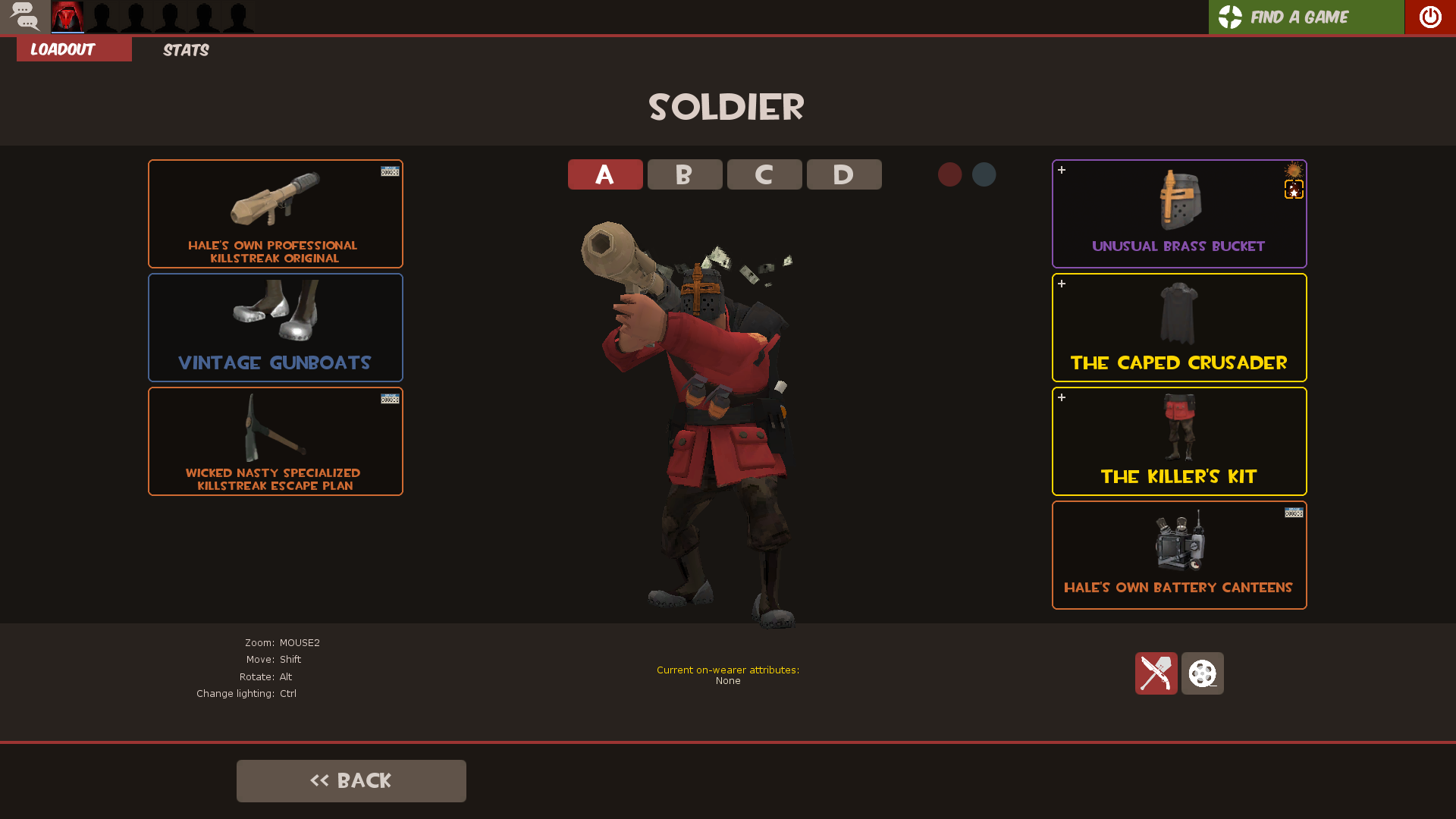Open the party chat bubbles icon
1456x819 pixels.
pos(25,17)
